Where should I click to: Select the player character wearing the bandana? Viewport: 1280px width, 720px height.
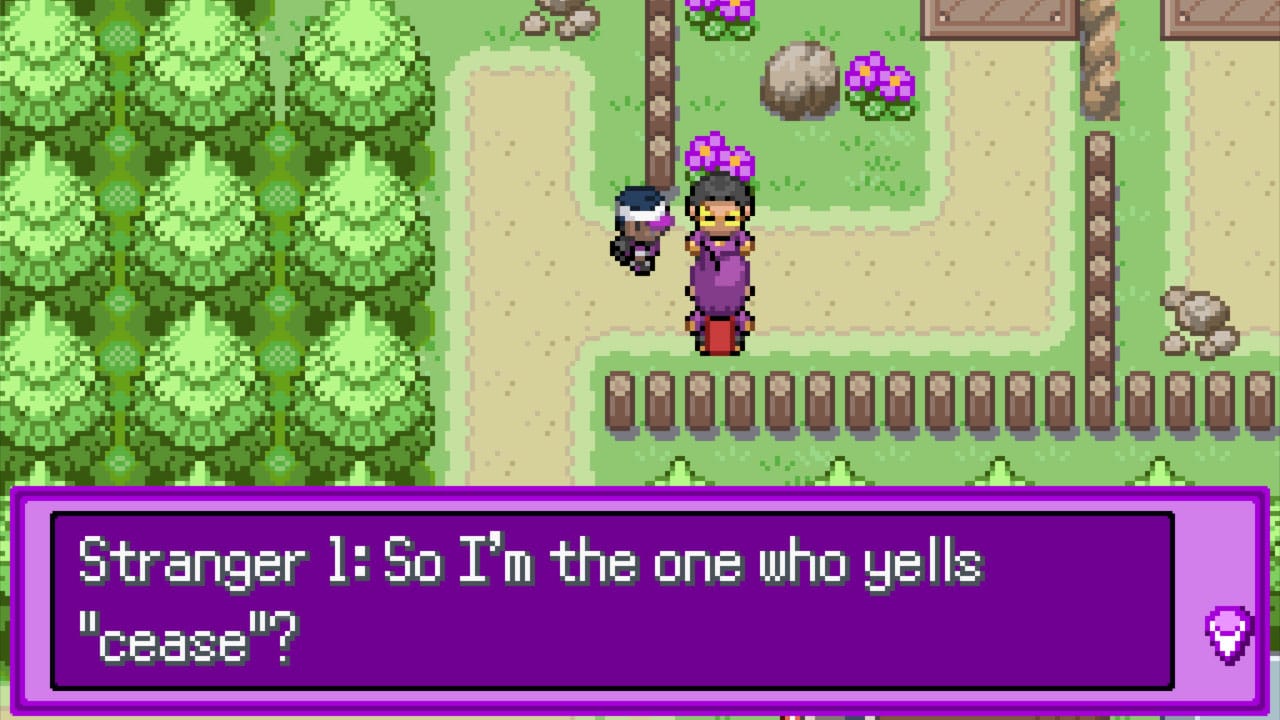640,230
